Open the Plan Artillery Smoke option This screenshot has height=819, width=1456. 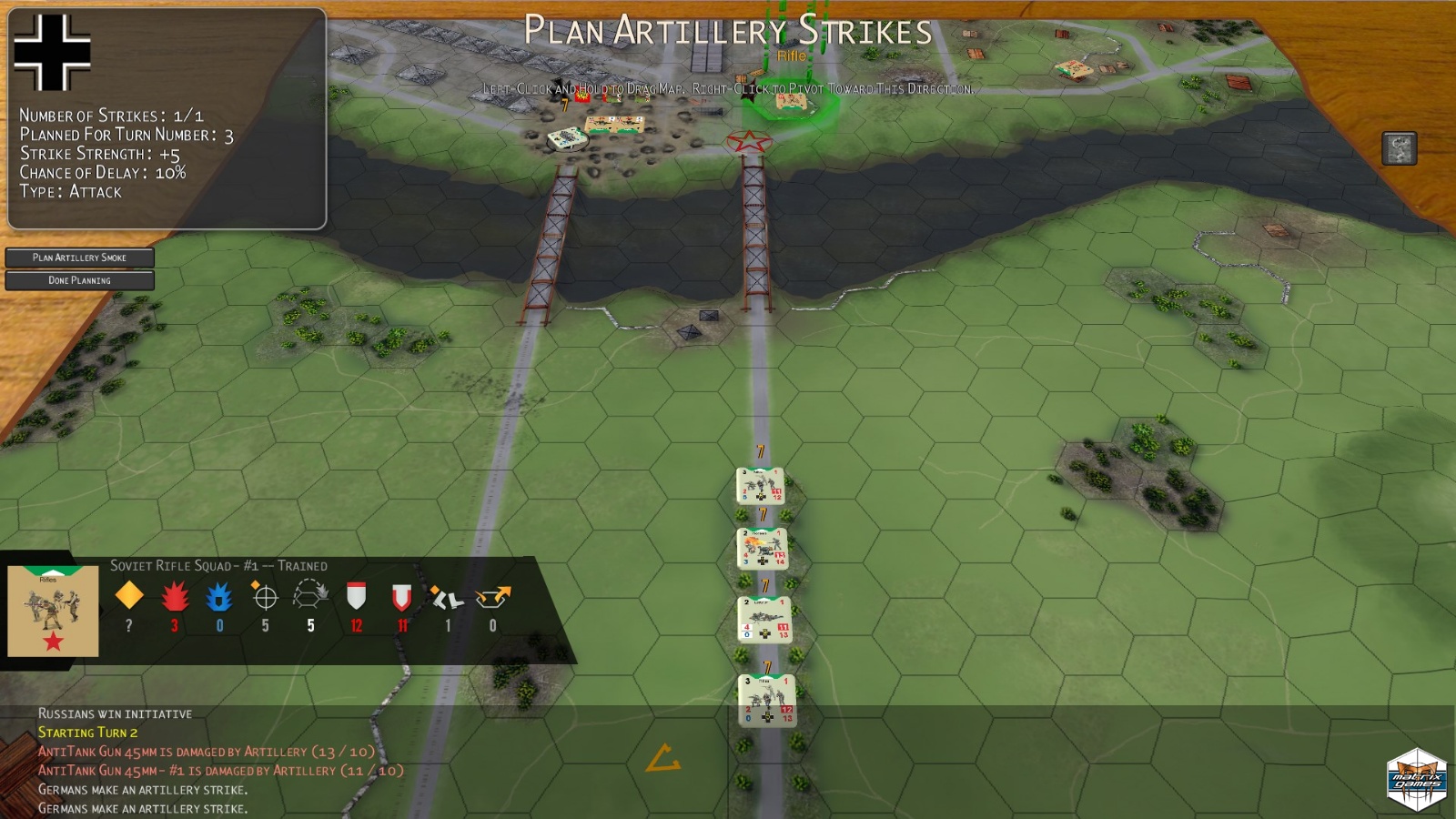point(79,258)
